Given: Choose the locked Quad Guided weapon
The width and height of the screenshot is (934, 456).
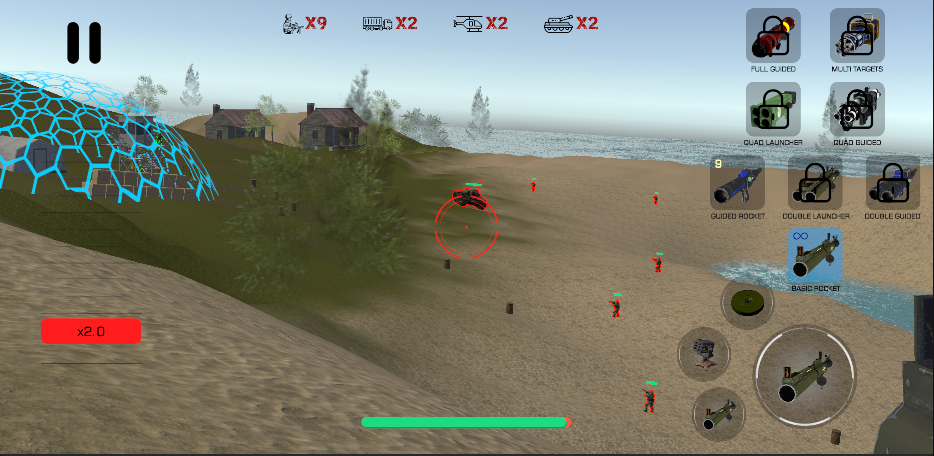Looking at the screenshot, I should [857, 108].
